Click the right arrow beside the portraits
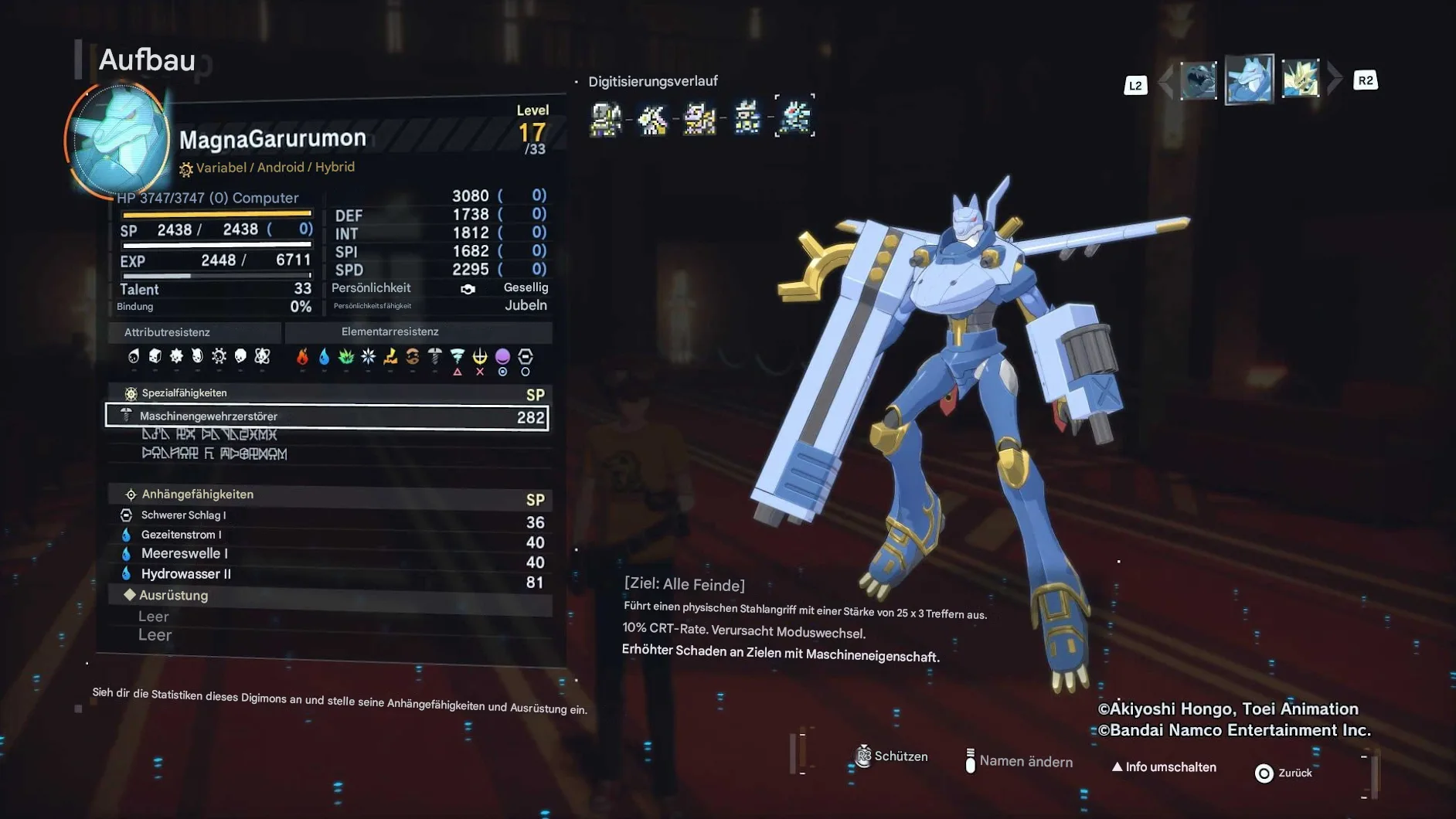The image size is (1456, 819). coord(1334,79)
